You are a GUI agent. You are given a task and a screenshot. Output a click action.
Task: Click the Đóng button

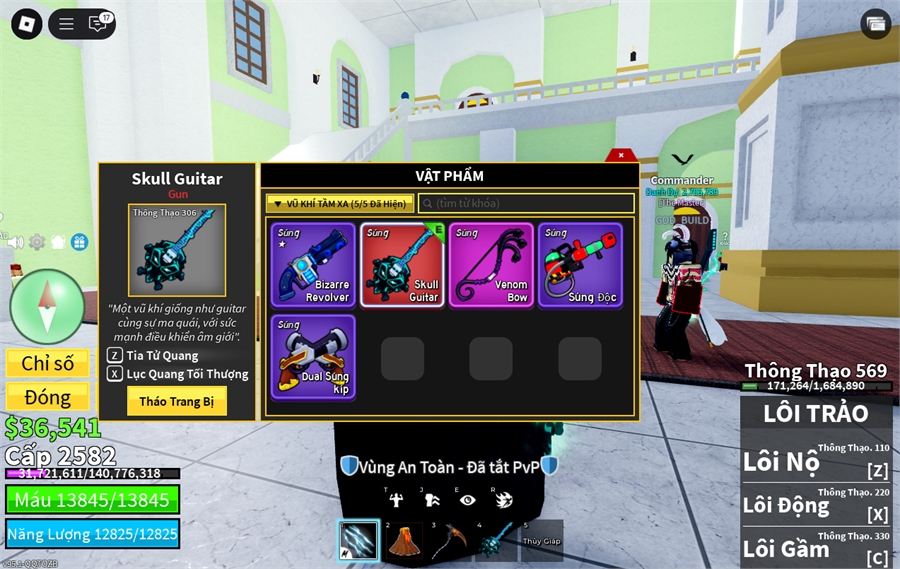47,397
